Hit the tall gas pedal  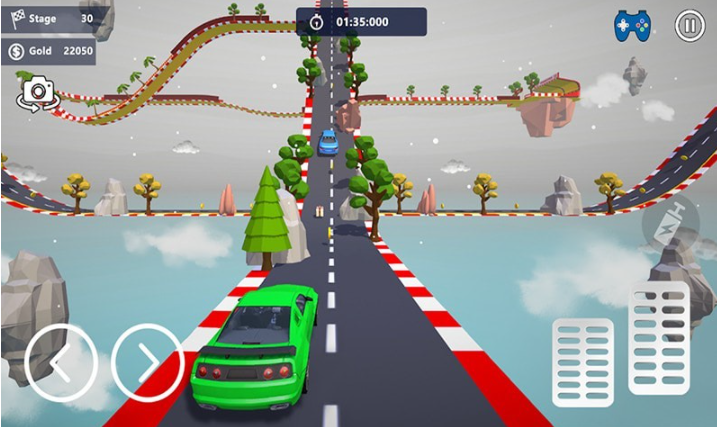(658, 338)
